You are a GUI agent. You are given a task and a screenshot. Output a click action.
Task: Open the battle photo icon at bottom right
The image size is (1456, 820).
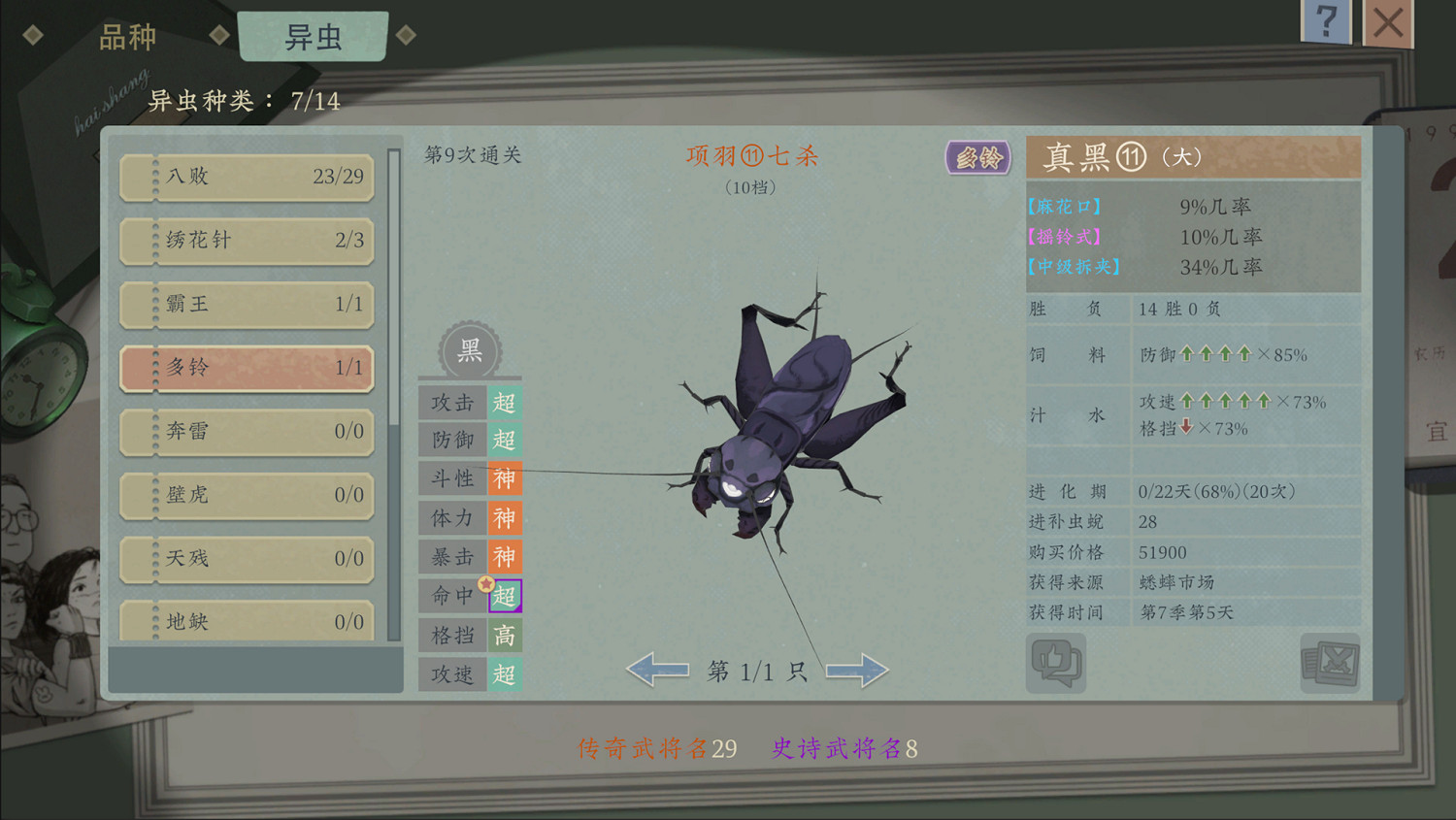click(x=1329, y=663)
